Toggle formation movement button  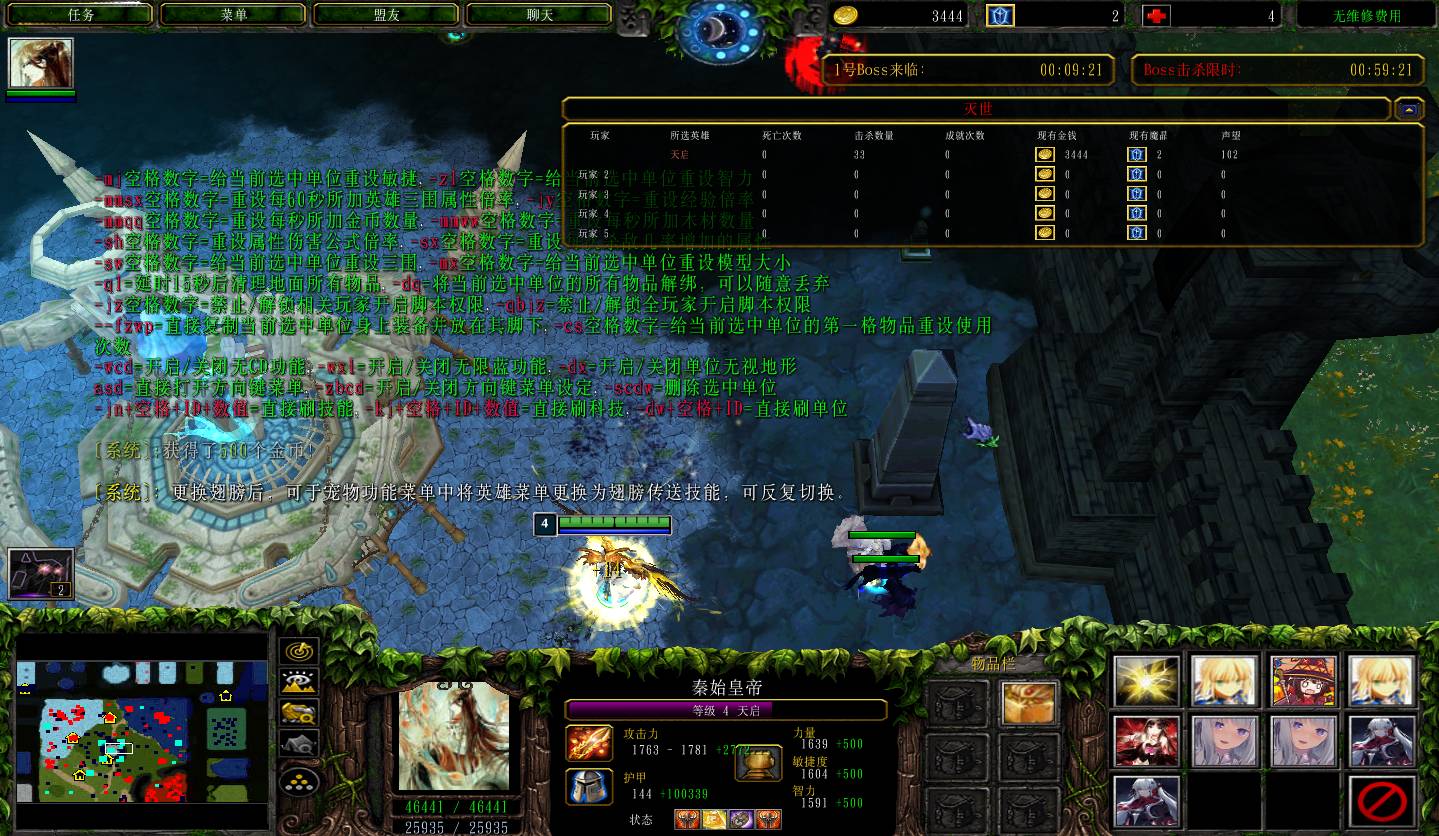299,780
